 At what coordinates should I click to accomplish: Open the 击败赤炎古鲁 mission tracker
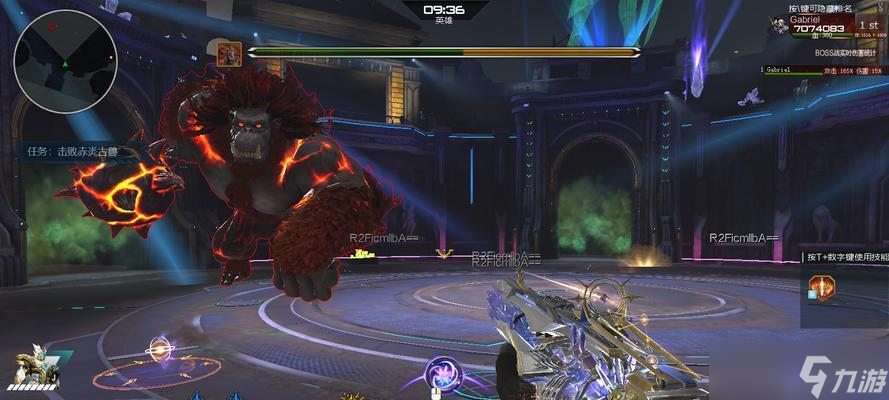point(72,152)
